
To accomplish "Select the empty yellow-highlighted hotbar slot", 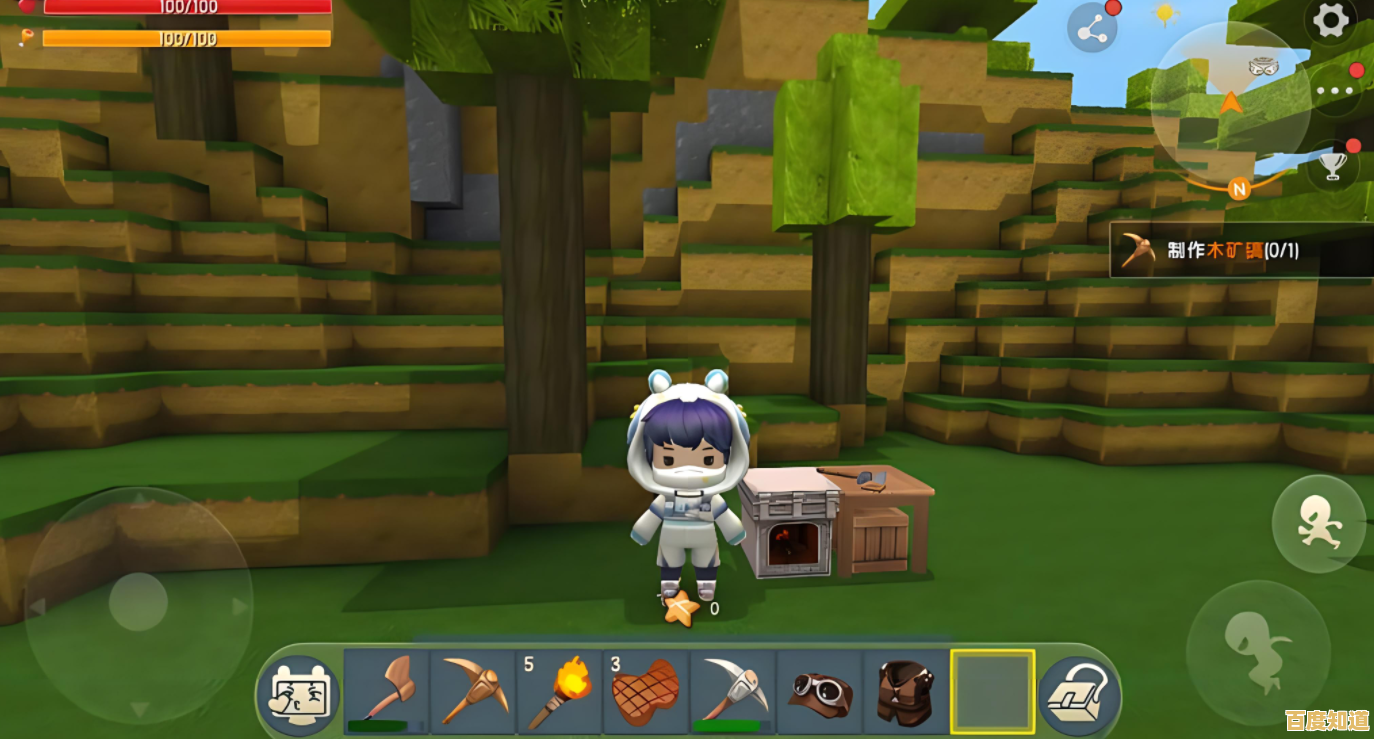I will pos(992,691).
